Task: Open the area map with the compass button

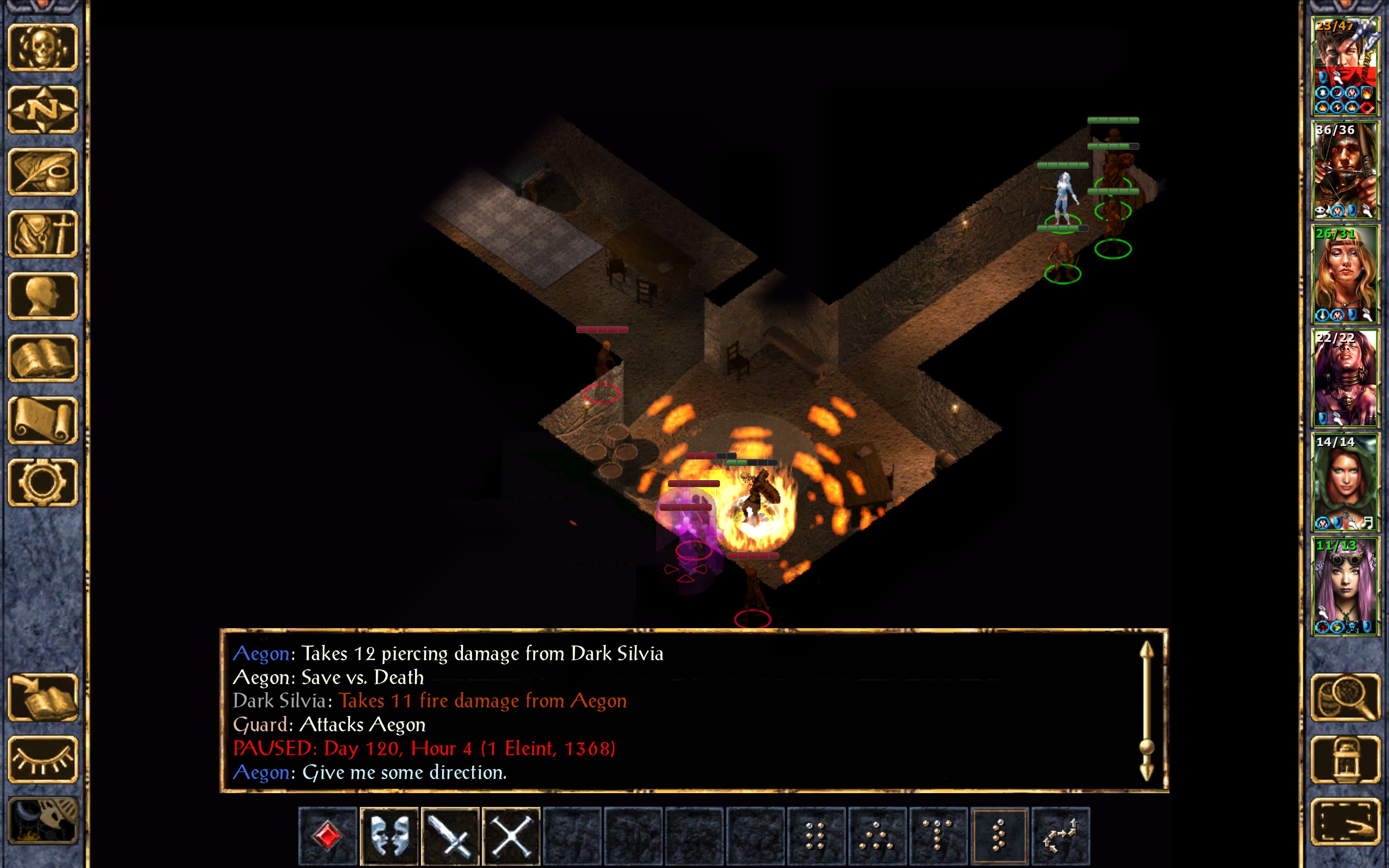Action: pos(43,109)
